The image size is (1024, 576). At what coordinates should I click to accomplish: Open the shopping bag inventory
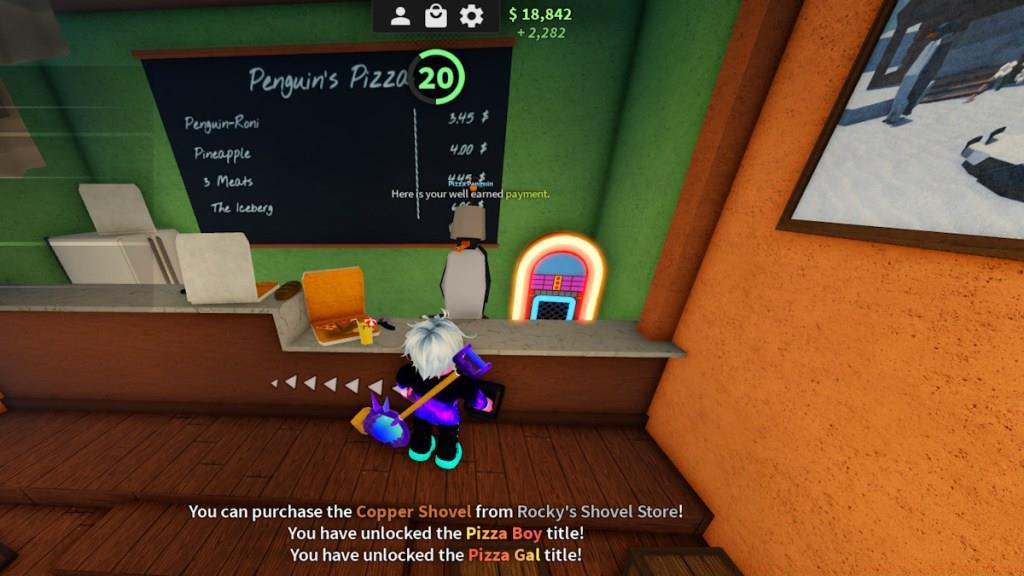pyautogui.click(x=435, y=16)
